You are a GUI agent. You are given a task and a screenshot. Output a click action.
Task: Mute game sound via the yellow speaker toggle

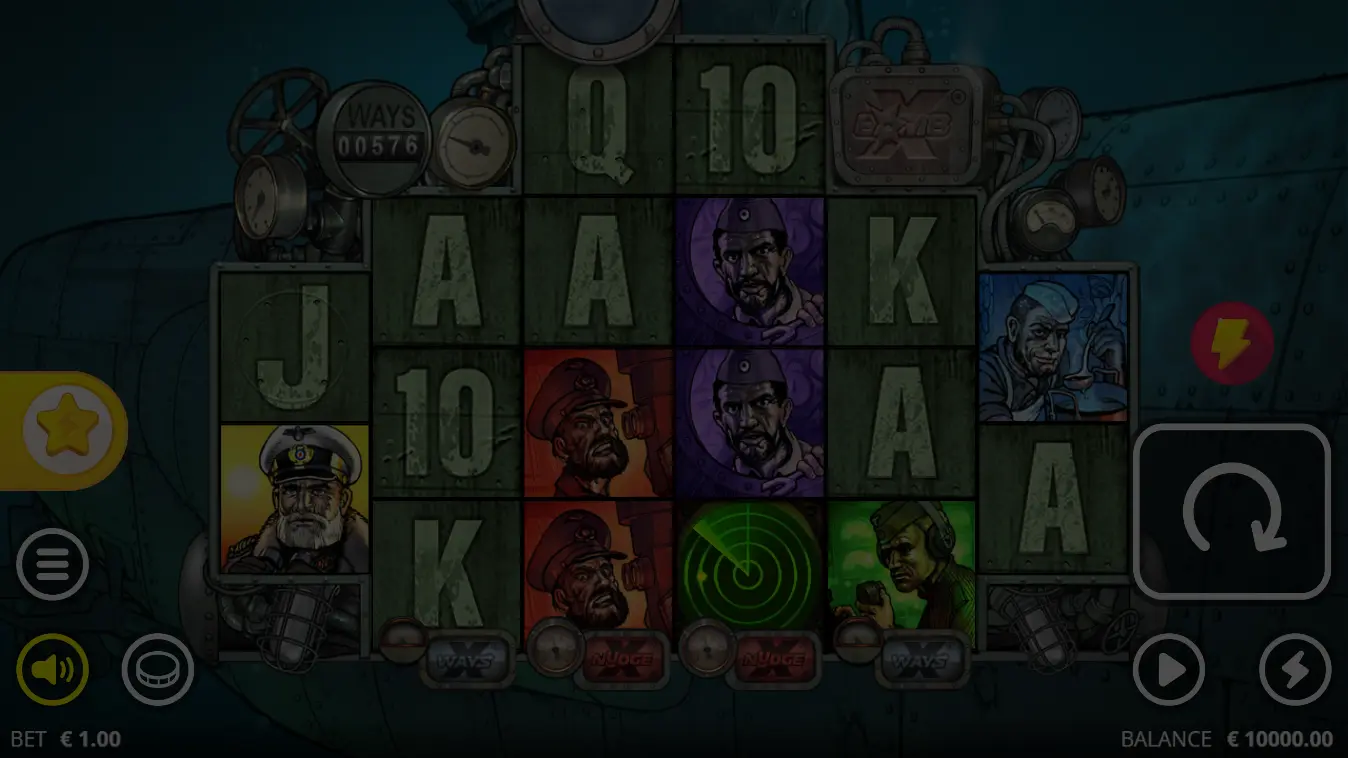coord(52,670)
